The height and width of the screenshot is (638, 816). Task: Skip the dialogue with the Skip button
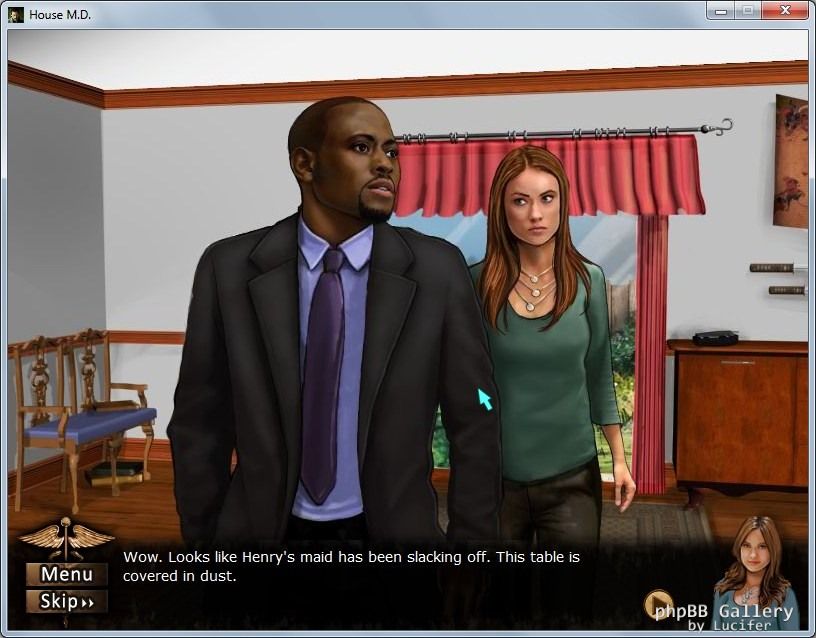[x=66, y=601]
